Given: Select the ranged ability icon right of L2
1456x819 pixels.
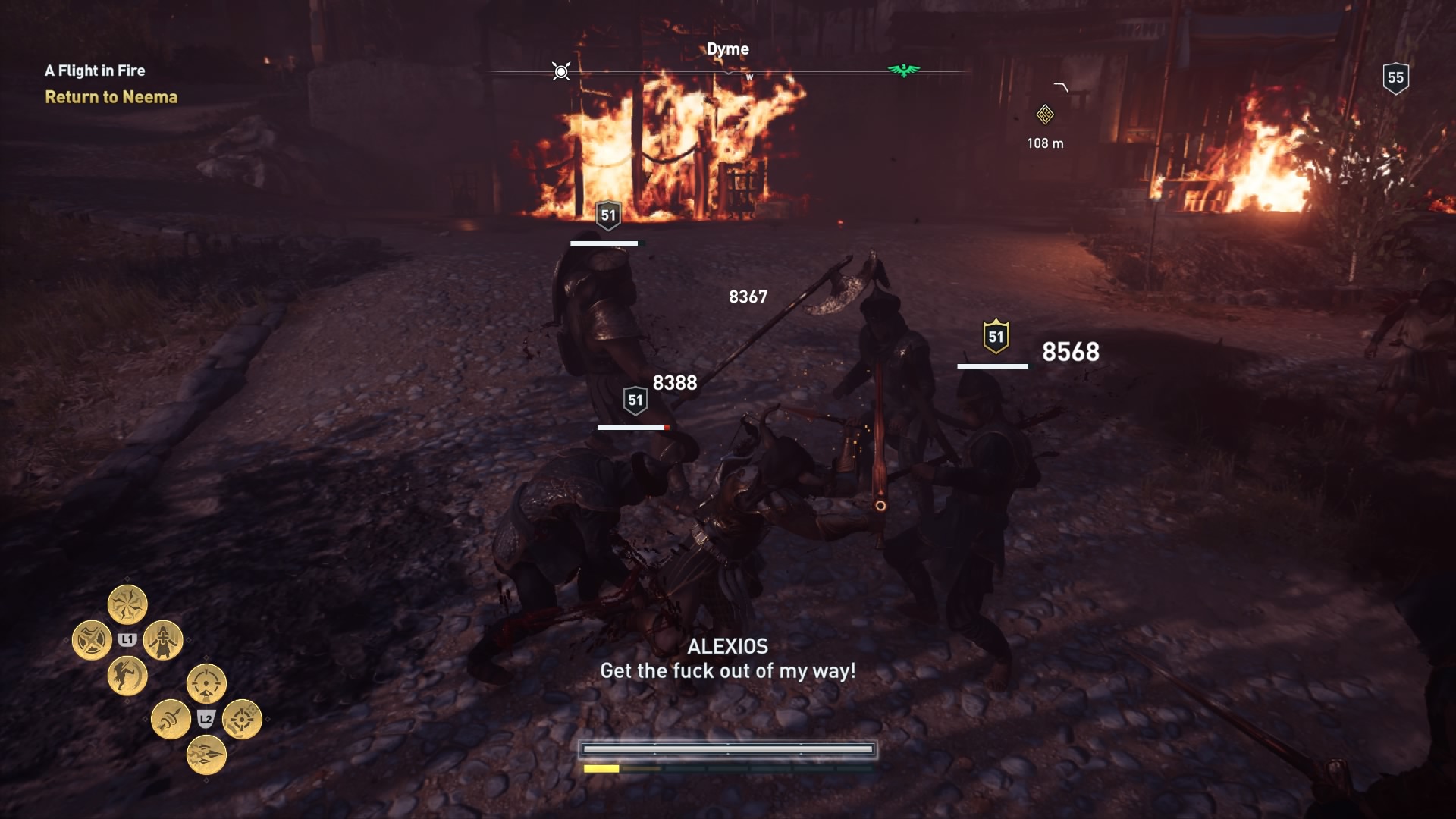Looking at the screenshot, I should [x=240, y=720].
